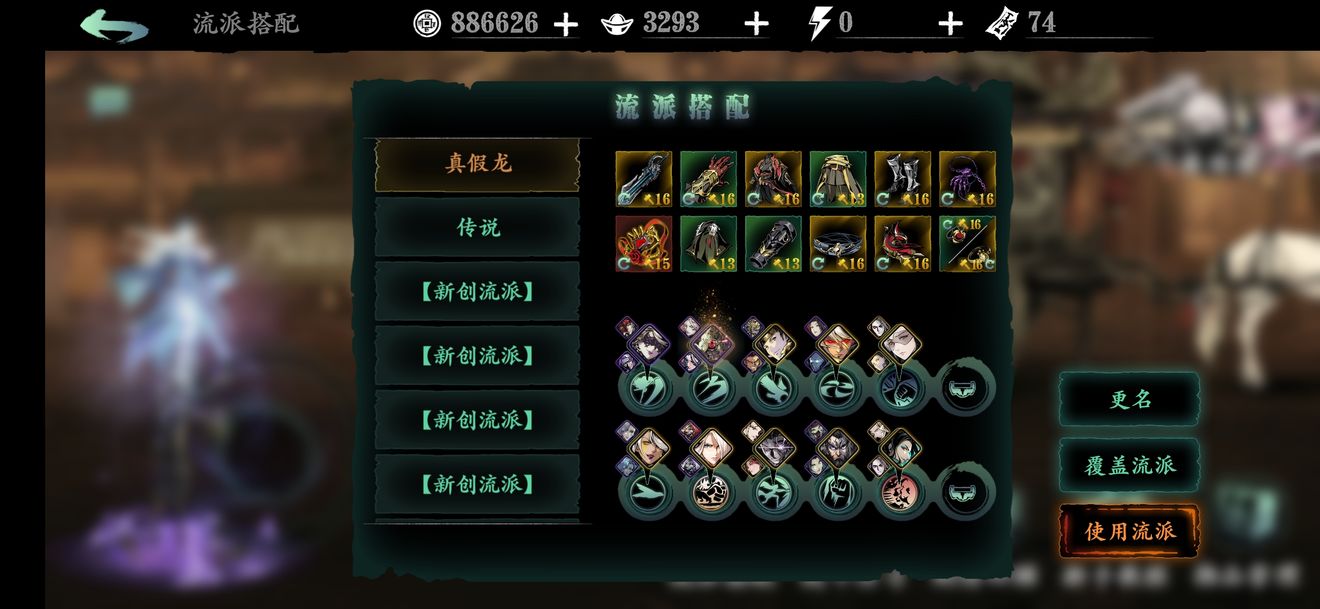
Task: Add more lightning energy with the plus button
Action: 950,24
